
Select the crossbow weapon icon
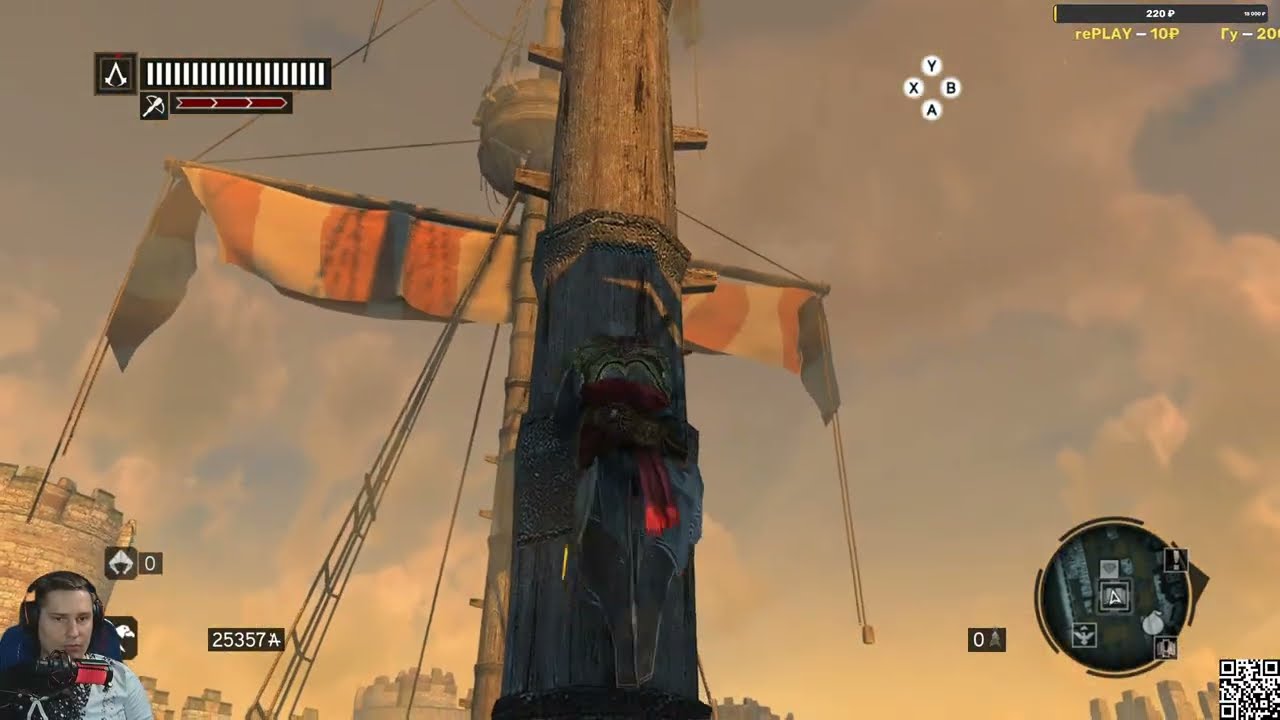coord(153,105)
